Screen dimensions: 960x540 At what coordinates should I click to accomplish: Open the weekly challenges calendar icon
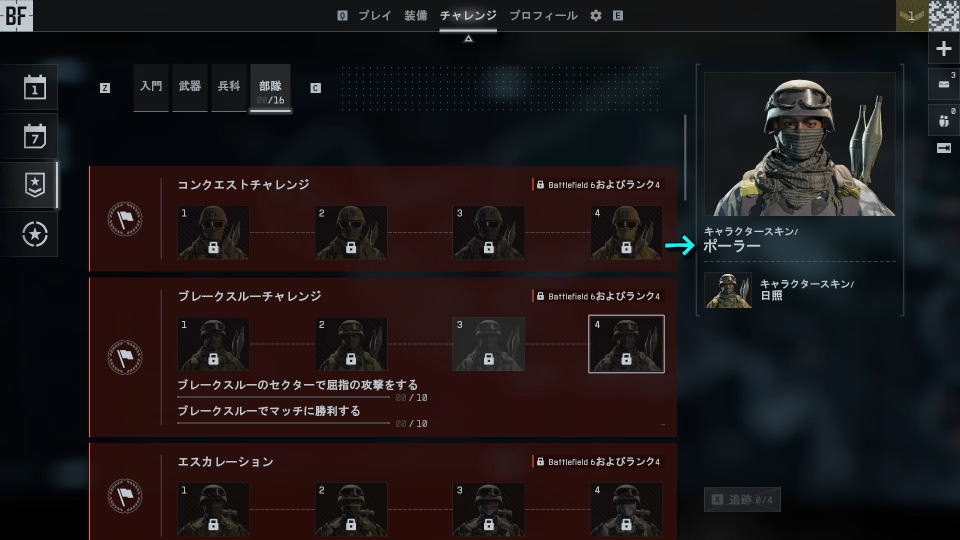tap(36, 136)
